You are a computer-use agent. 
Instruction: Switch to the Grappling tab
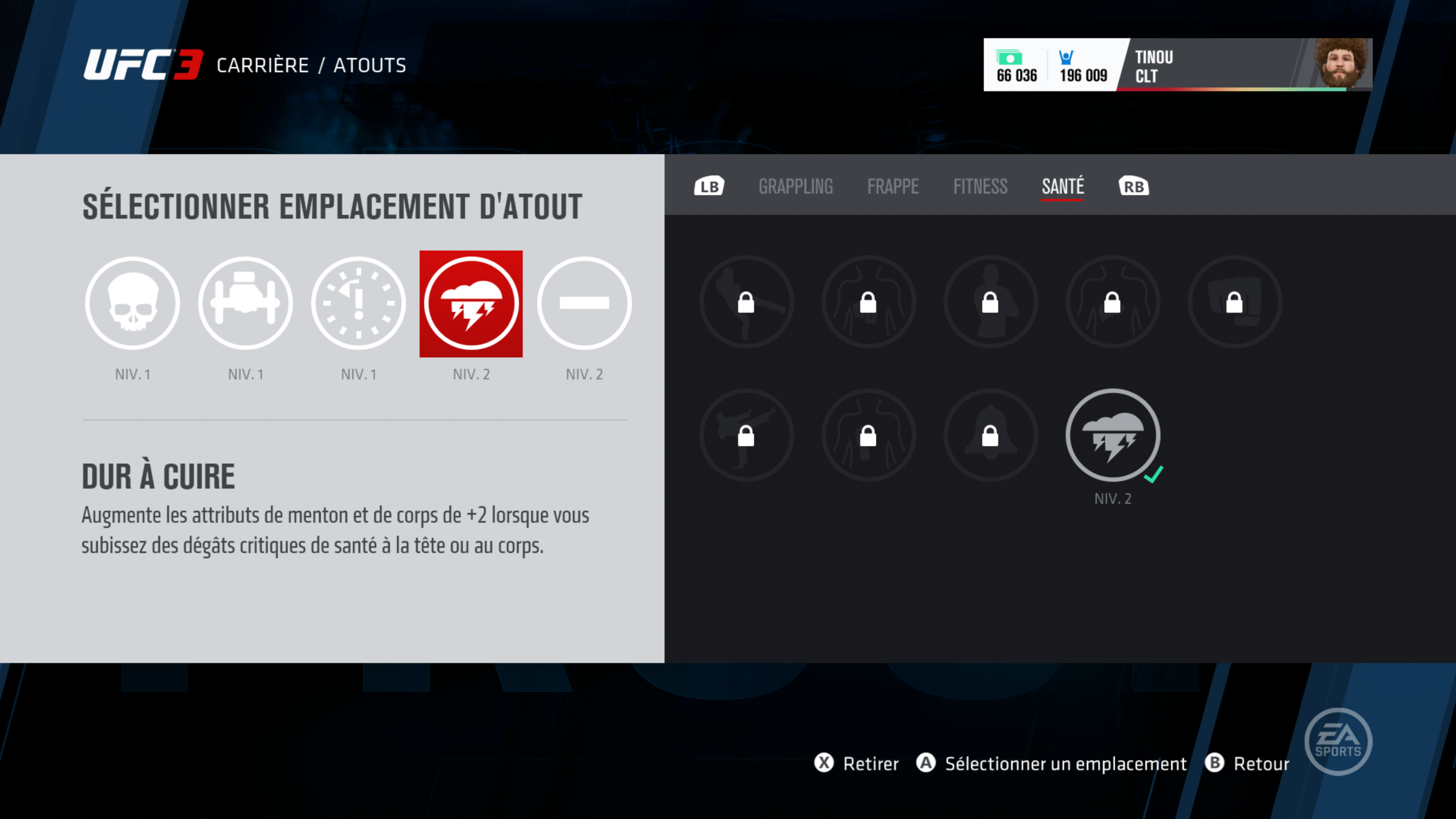pyautogui.click(x=795, y=187)
